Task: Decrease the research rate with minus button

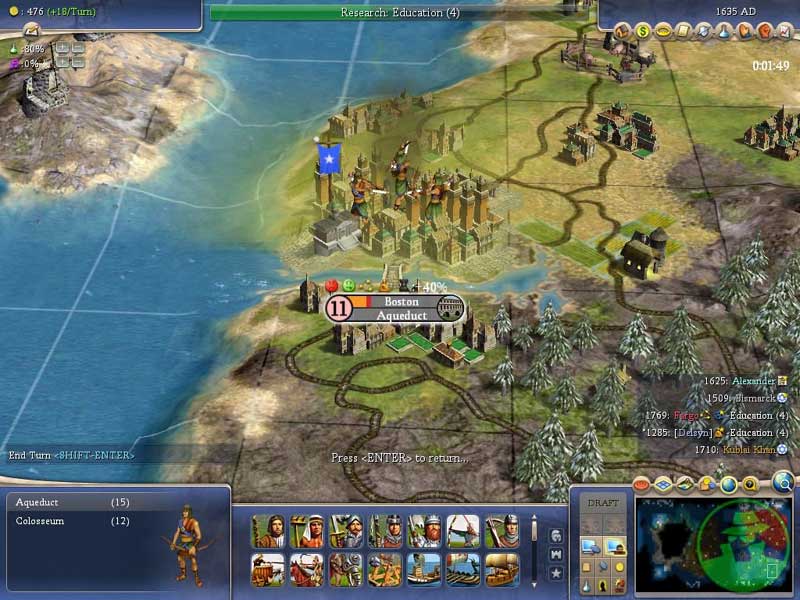Action: 77,48
